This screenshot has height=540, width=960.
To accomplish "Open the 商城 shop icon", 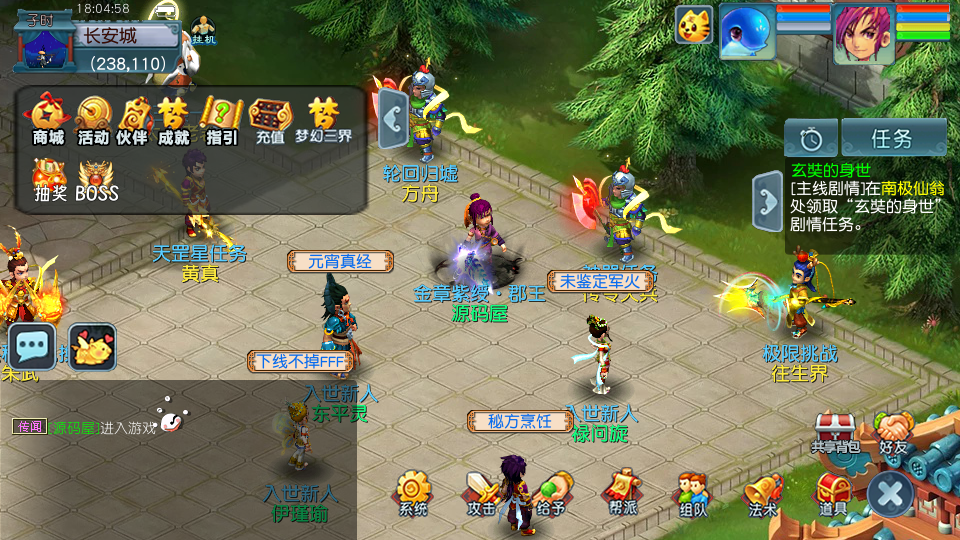I will click(x=48, y=119).
